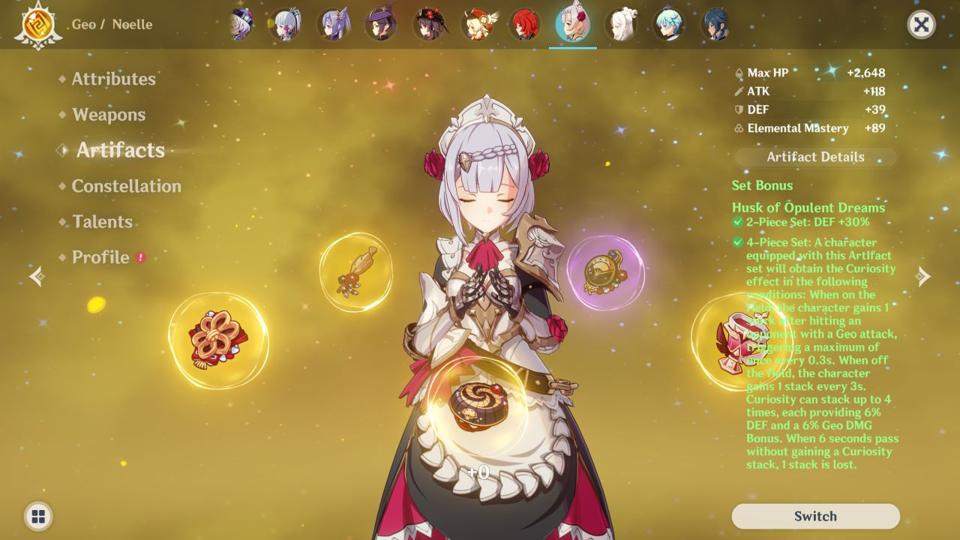Close the character screen with the X
The height and width of the screenshot is (540, 960).
click(921, 24)
